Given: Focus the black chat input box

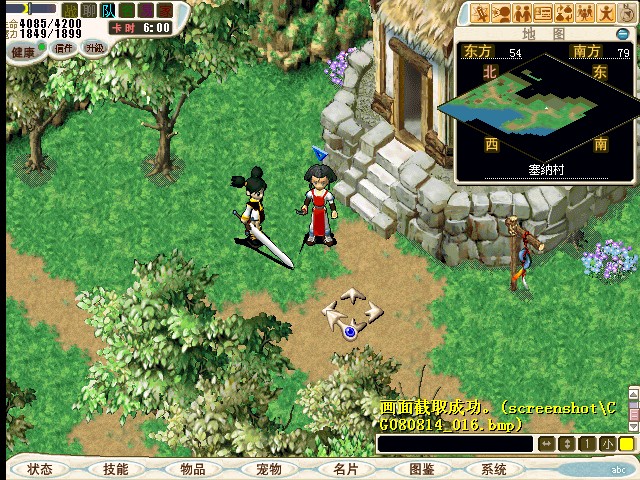Looking at the screenshot, I should (x=456, y=443).
